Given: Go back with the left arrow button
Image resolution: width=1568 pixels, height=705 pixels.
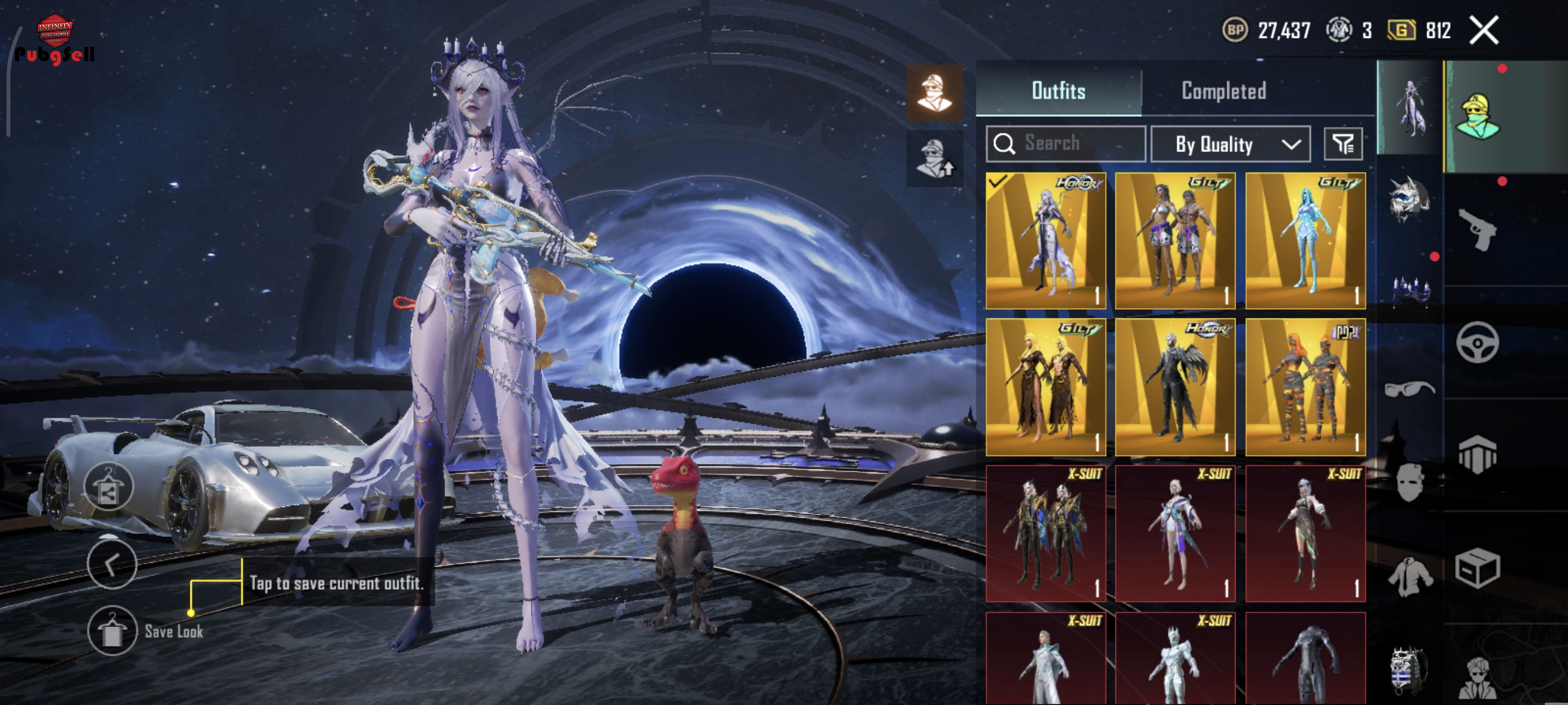Looking at the screenshot, I should [x=112, y=565].
